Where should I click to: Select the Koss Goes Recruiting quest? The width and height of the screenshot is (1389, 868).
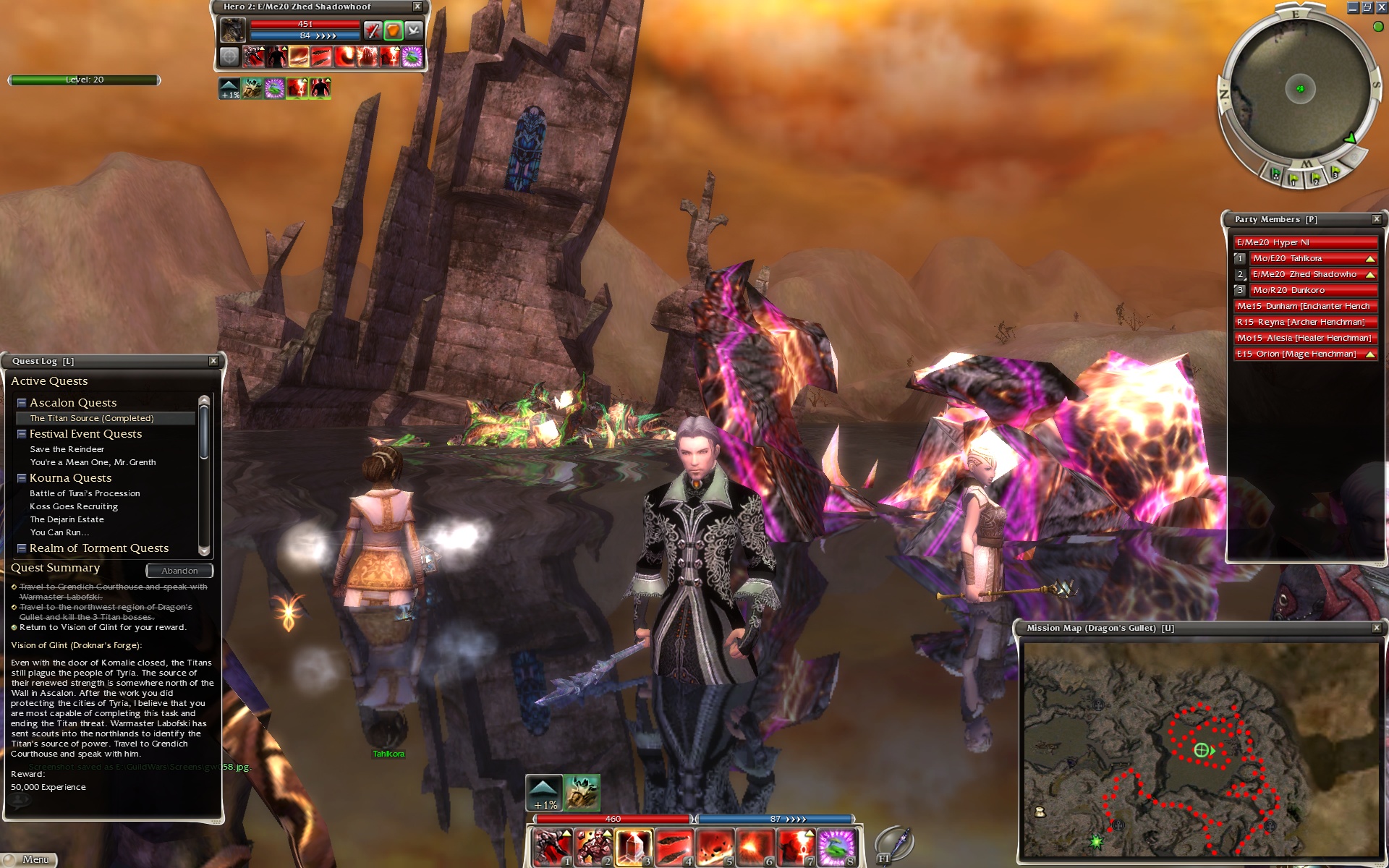(74, 506)
